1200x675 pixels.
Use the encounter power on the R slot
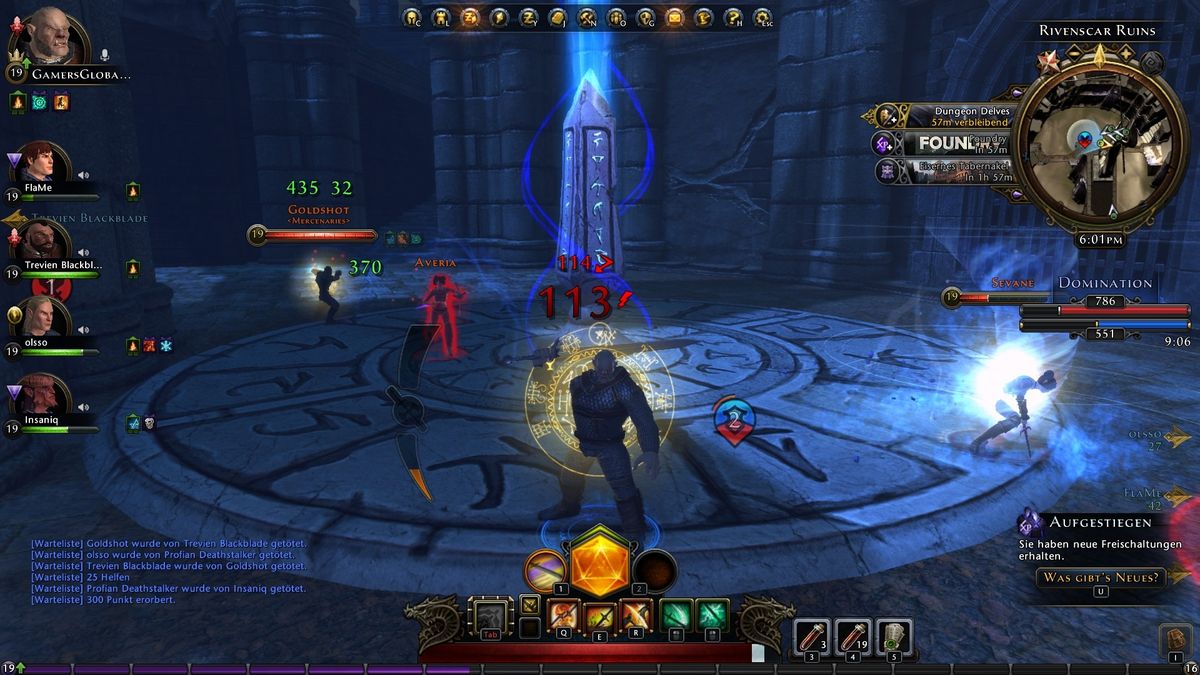click(x=637, y=614)
